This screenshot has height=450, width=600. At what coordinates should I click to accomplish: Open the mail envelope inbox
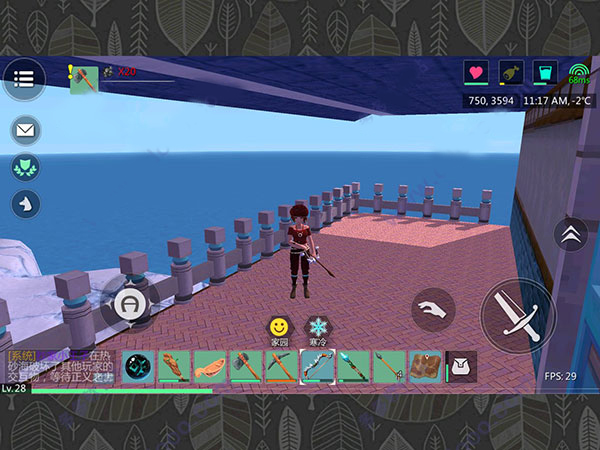[x=25, y=131]
